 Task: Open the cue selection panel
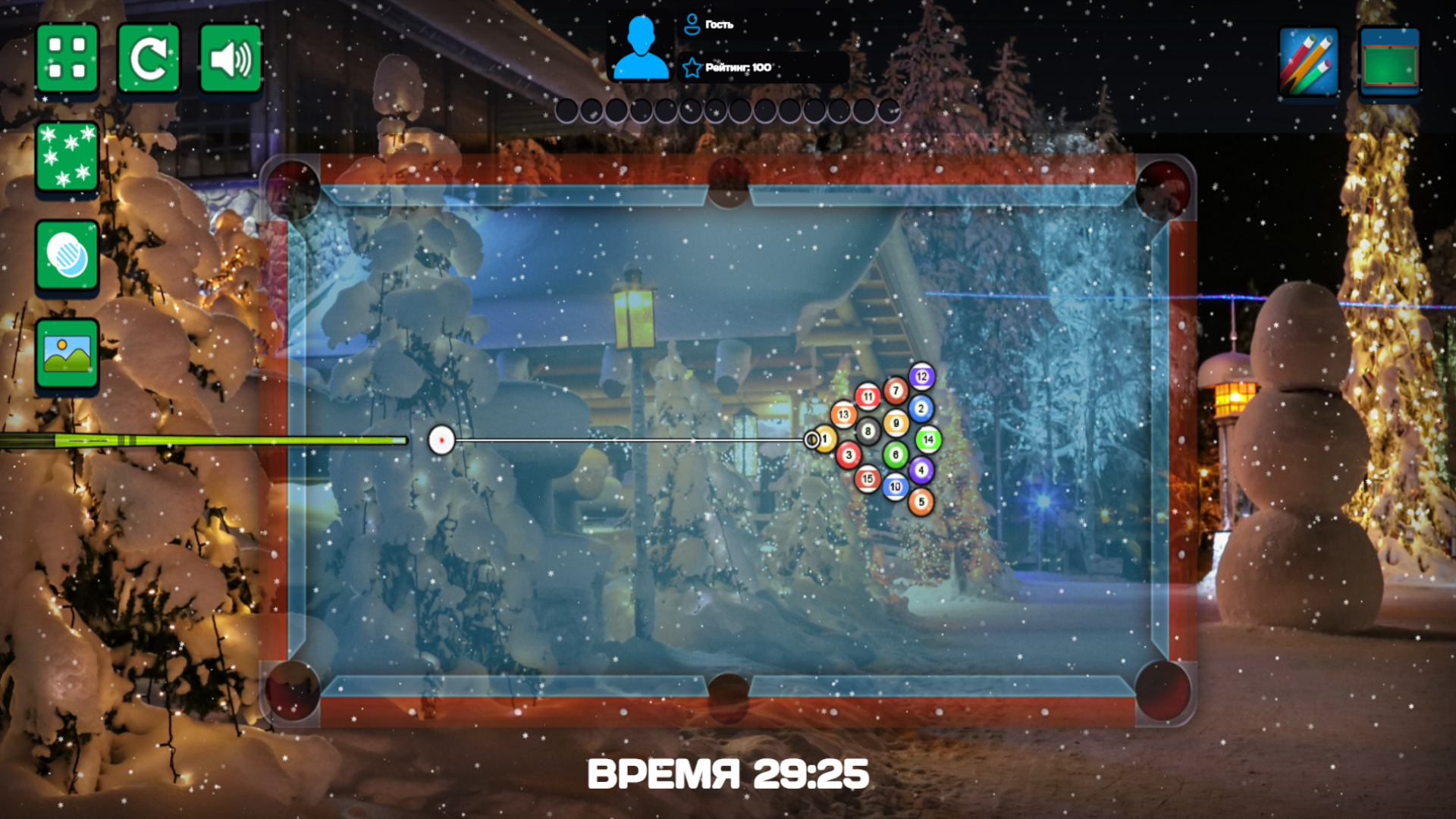(x=1311, y=61)
